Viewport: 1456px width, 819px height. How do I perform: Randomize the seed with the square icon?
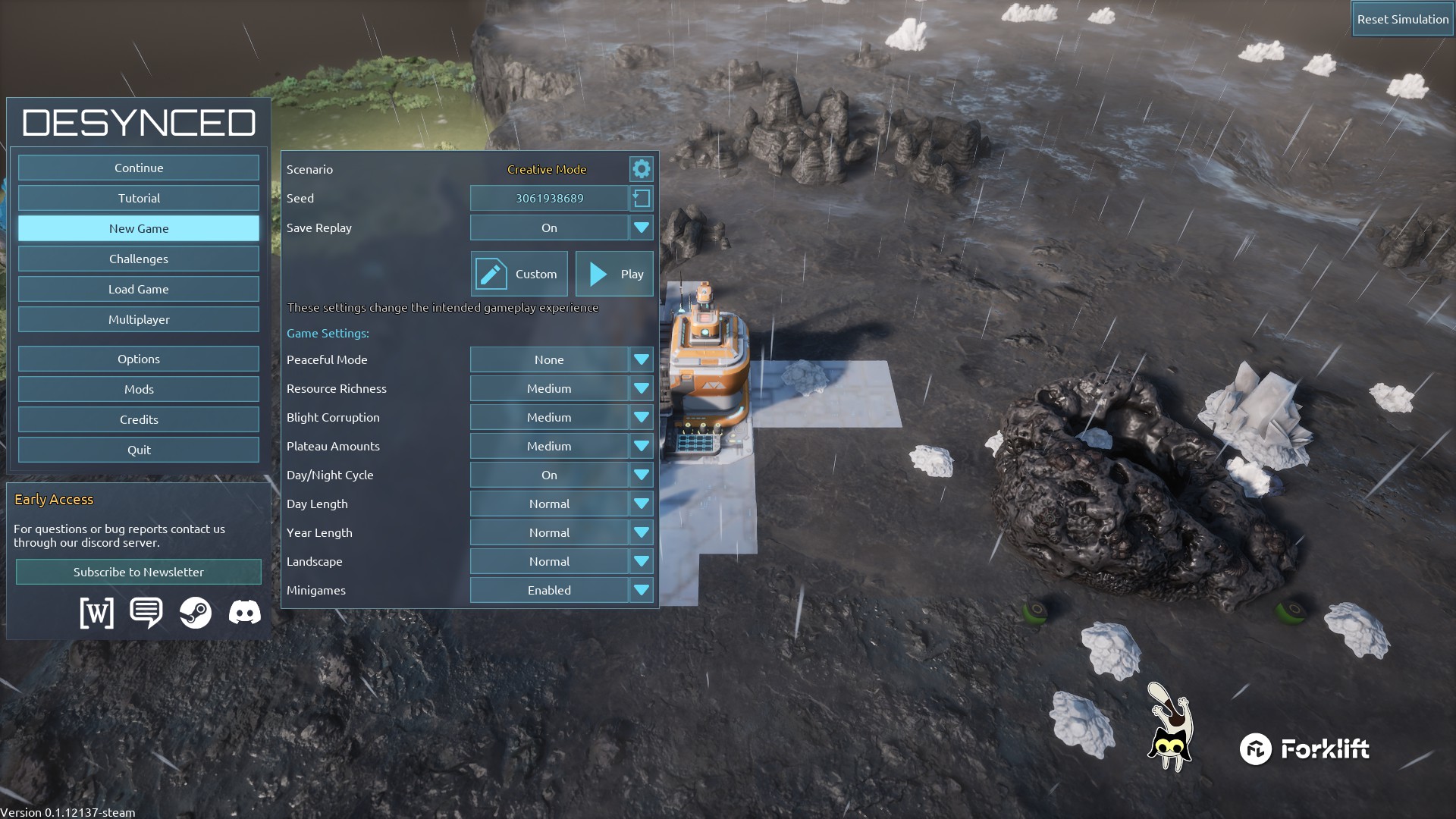642,198
